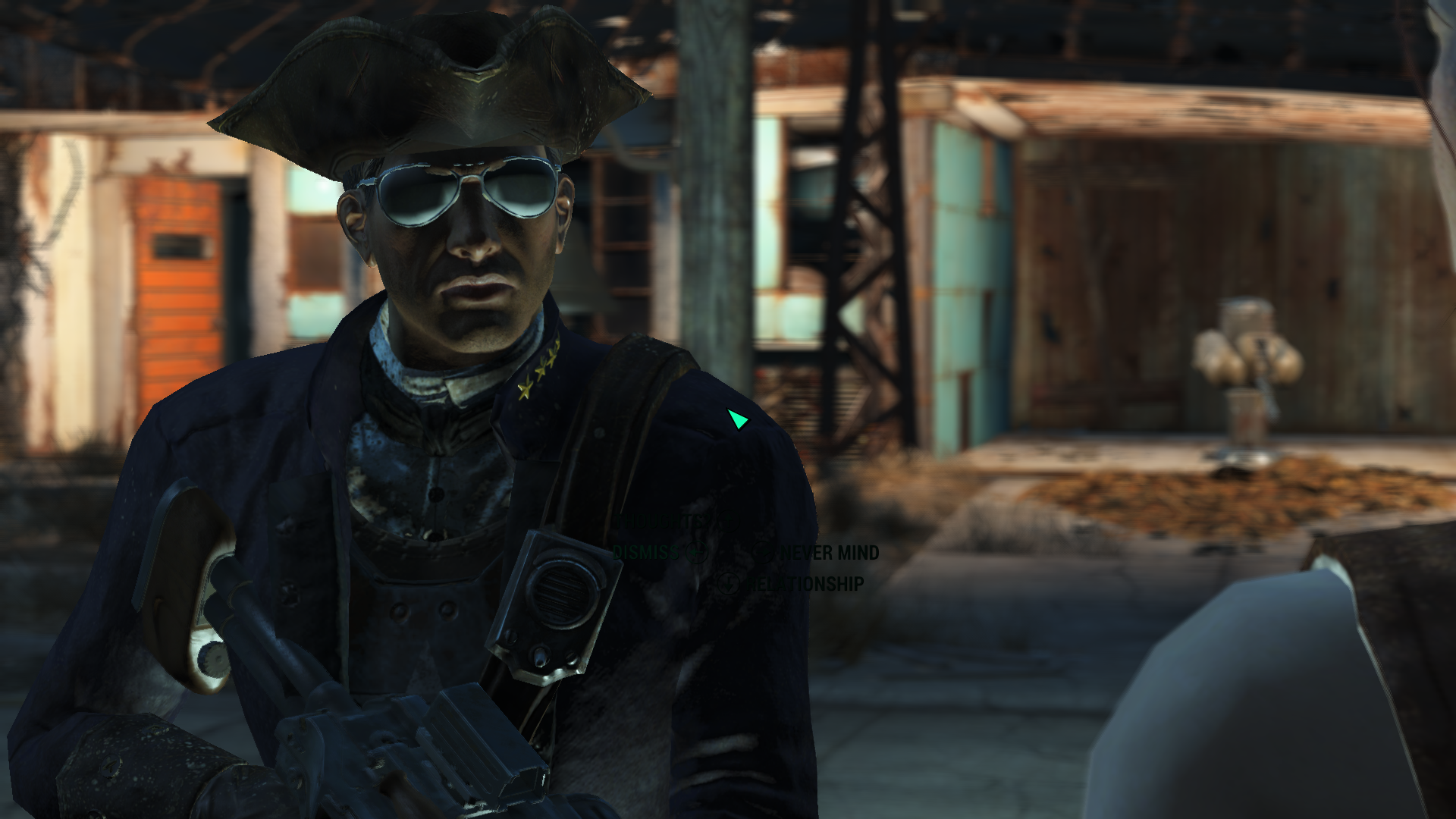The image size is (1456, 819).
Task: Ask about Relationship in dialogue
Action: click(805, 584)
